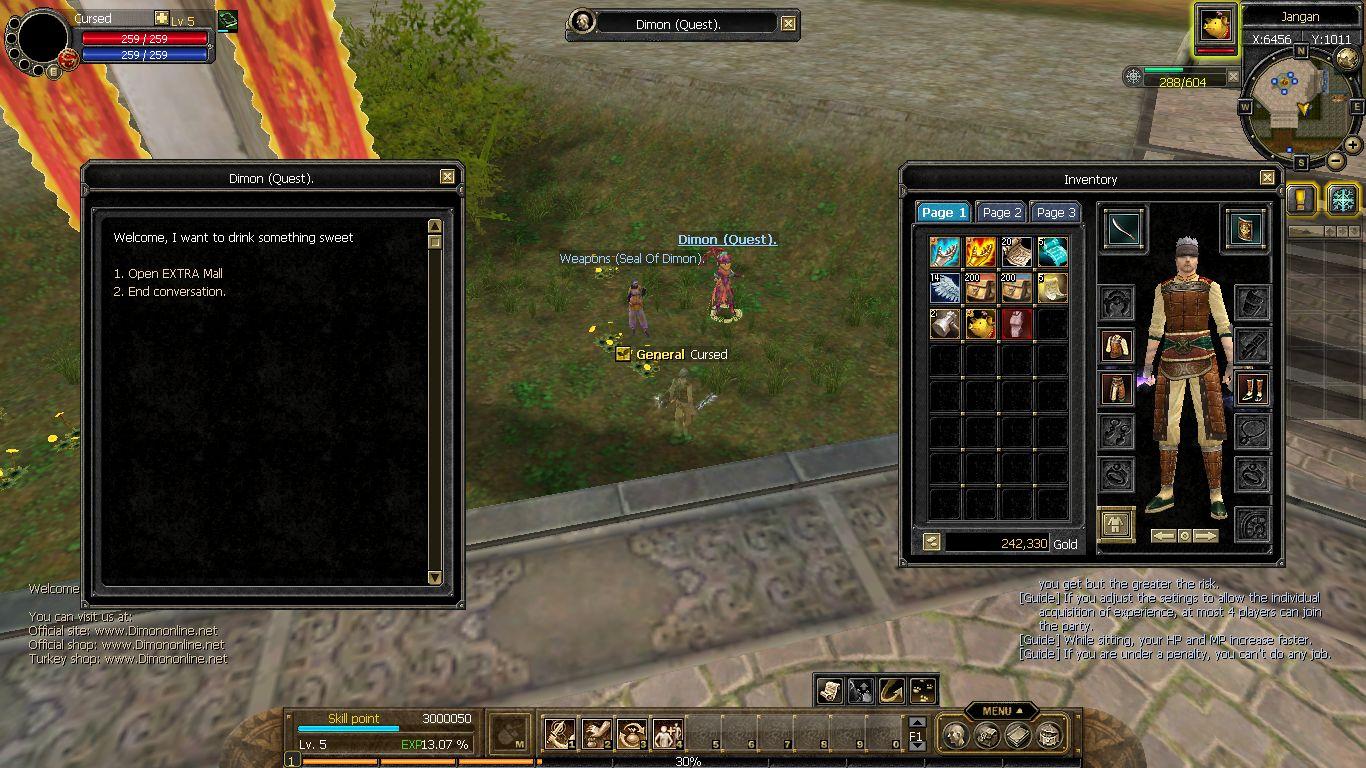This screenshot has height=768, width=1366.
Task: Select the equipped blade weapon slot
Action: 1125,229
